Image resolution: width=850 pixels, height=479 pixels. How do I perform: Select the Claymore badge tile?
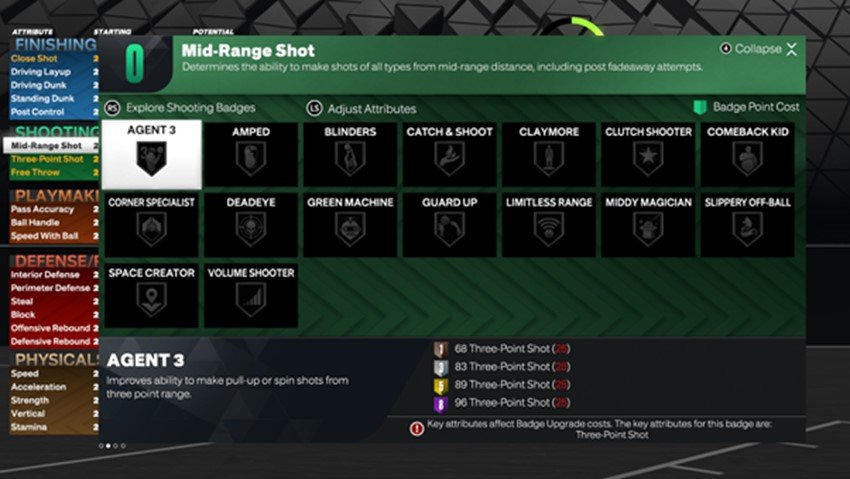548,155
